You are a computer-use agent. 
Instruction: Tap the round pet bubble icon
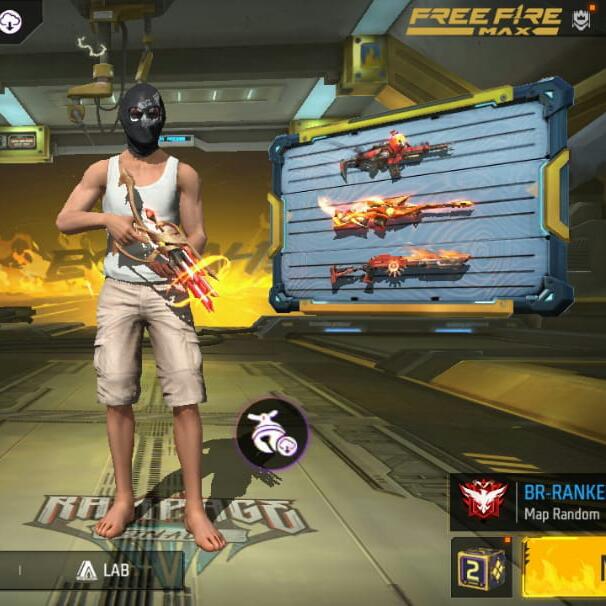272,434
